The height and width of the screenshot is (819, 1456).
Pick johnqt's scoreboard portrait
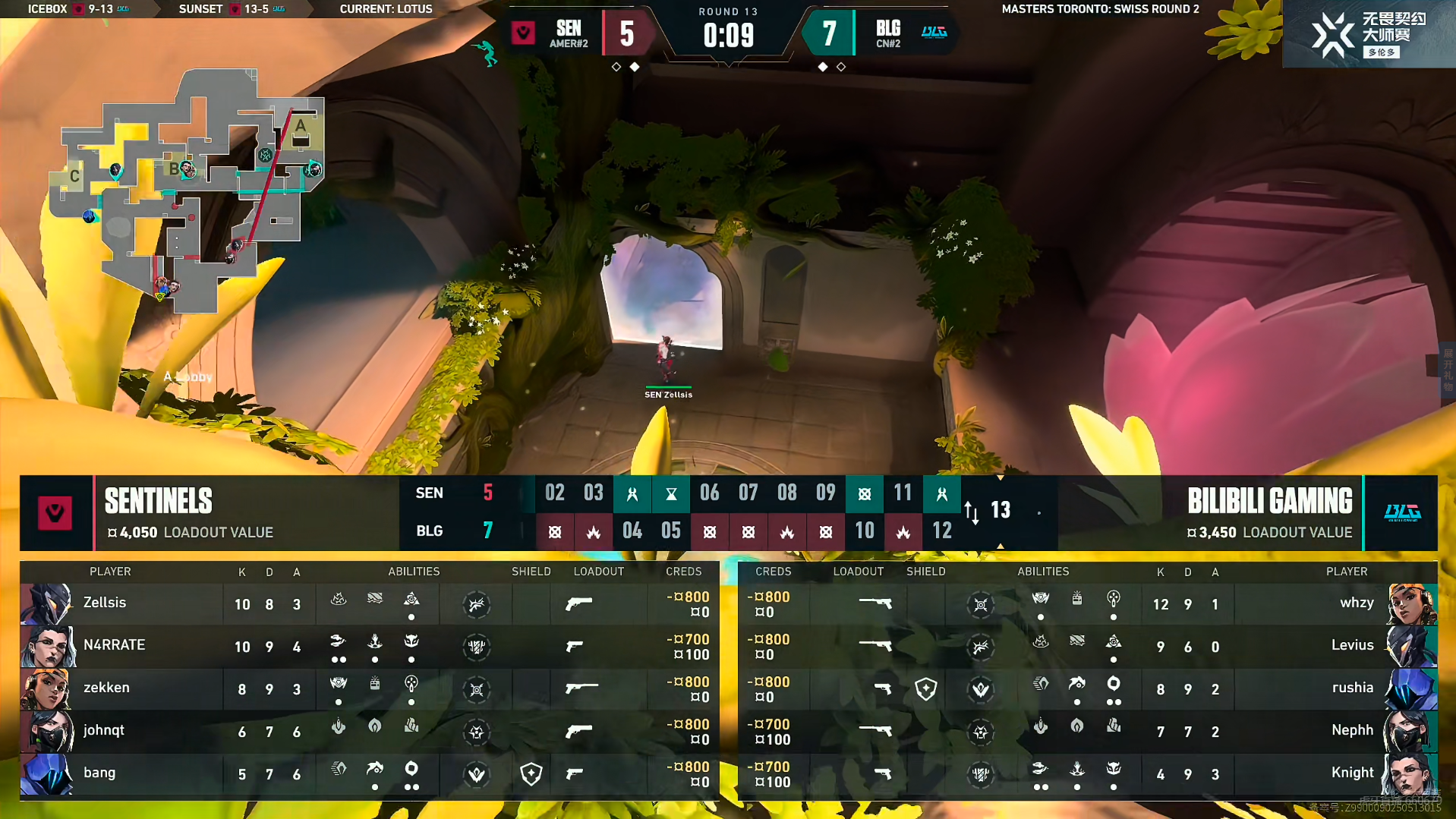coord(47,732)
